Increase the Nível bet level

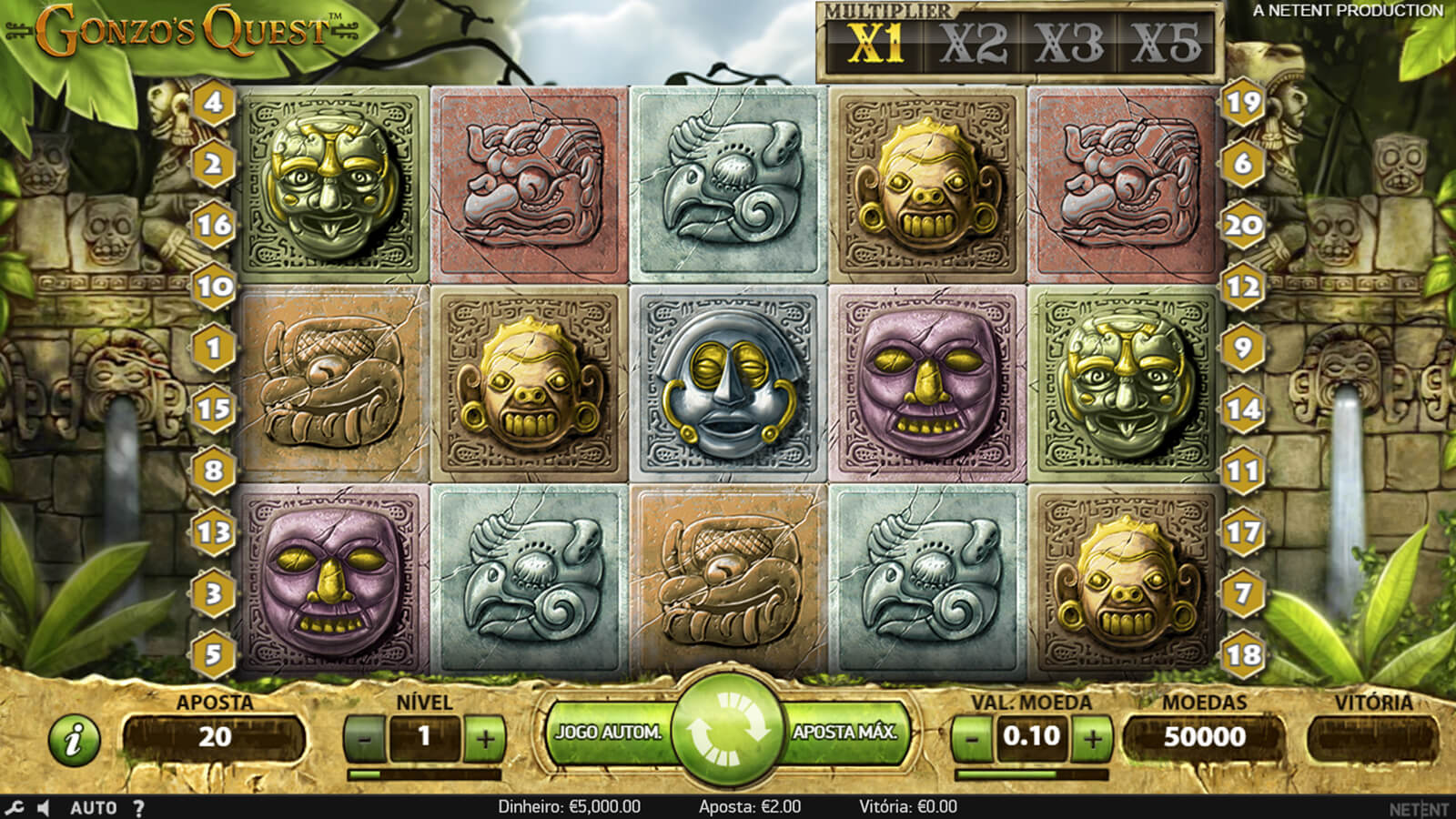click(x=484, y=738)
